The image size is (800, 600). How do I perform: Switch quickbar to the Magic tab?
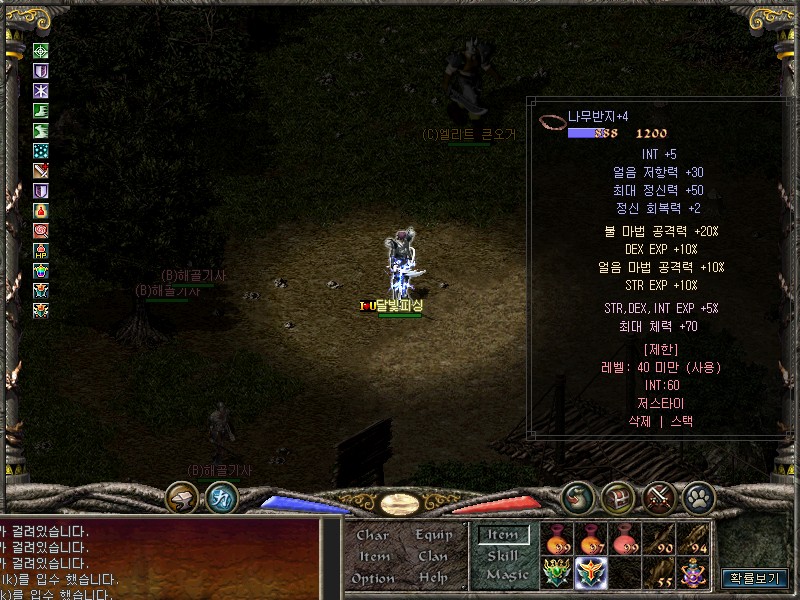click(x=506, y=575)
